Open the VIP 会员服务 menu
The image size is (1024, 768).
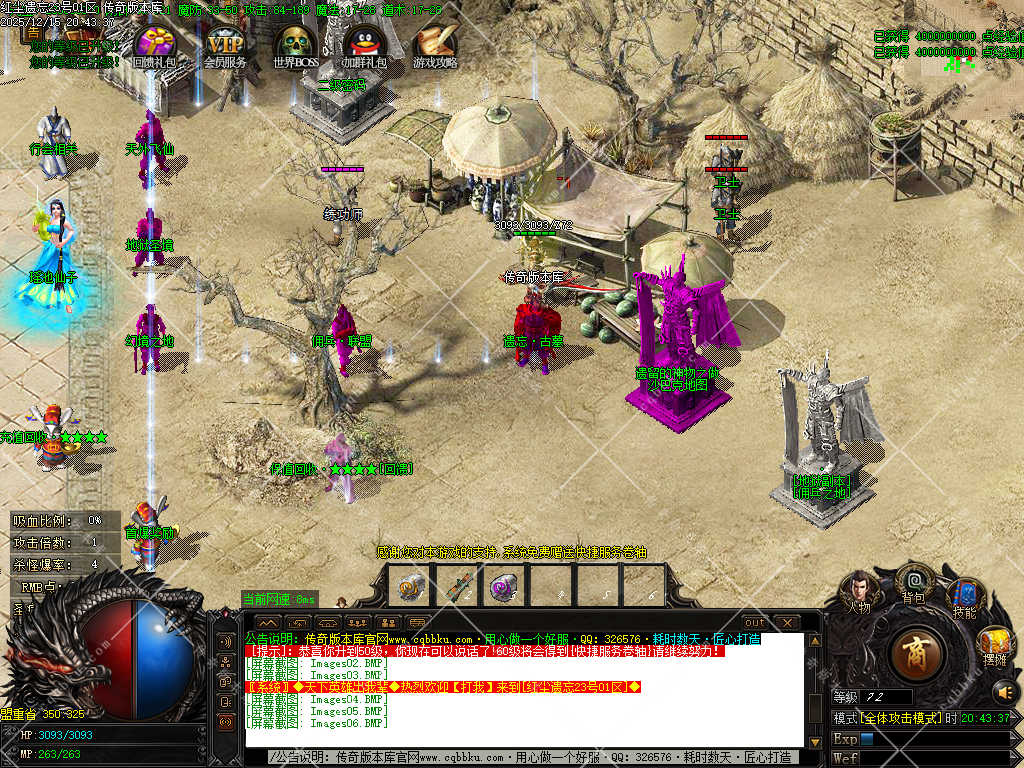(x=225, y=43)
